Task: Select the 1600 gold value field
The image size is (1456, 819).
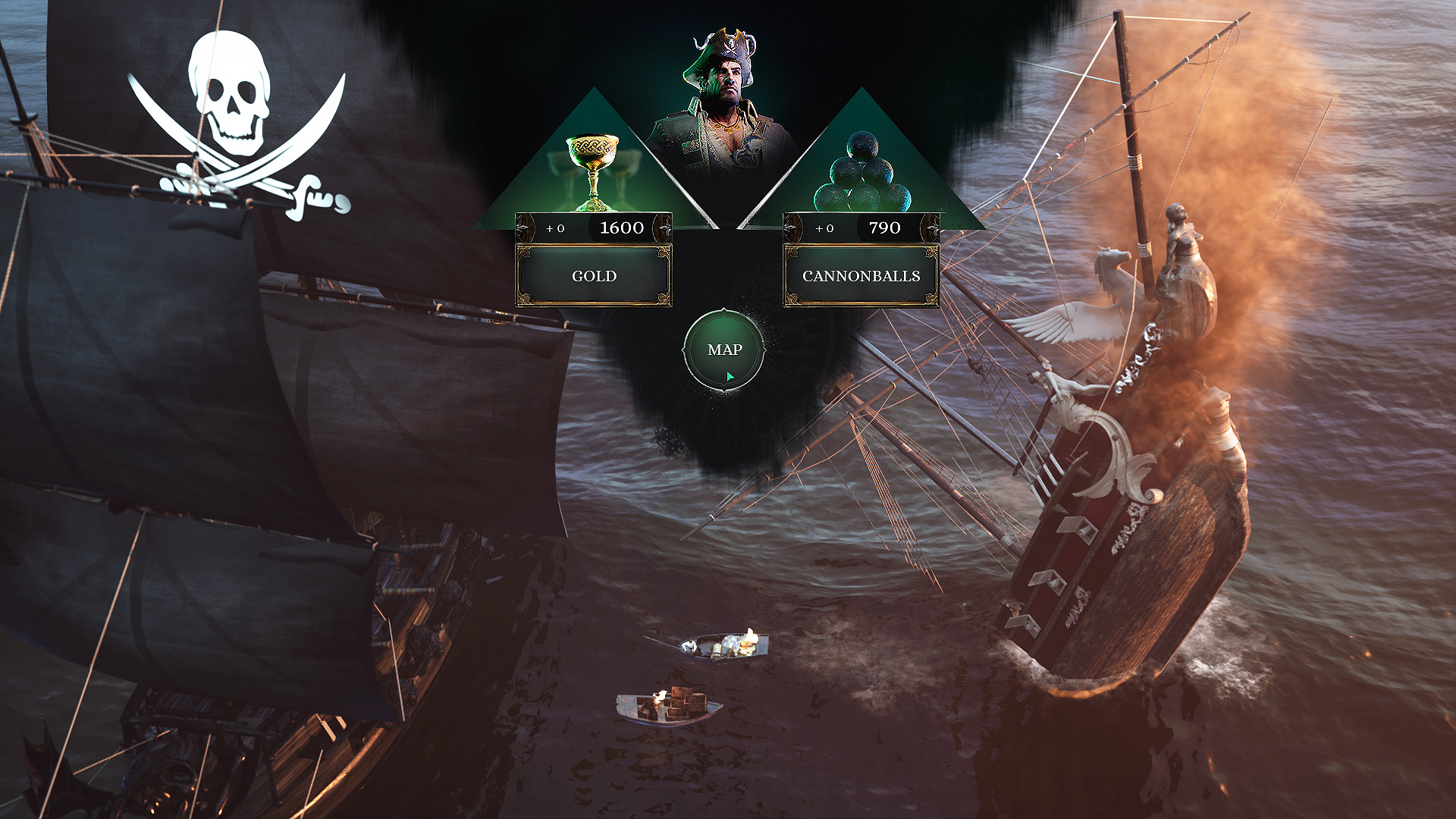Action: (622, 226)
